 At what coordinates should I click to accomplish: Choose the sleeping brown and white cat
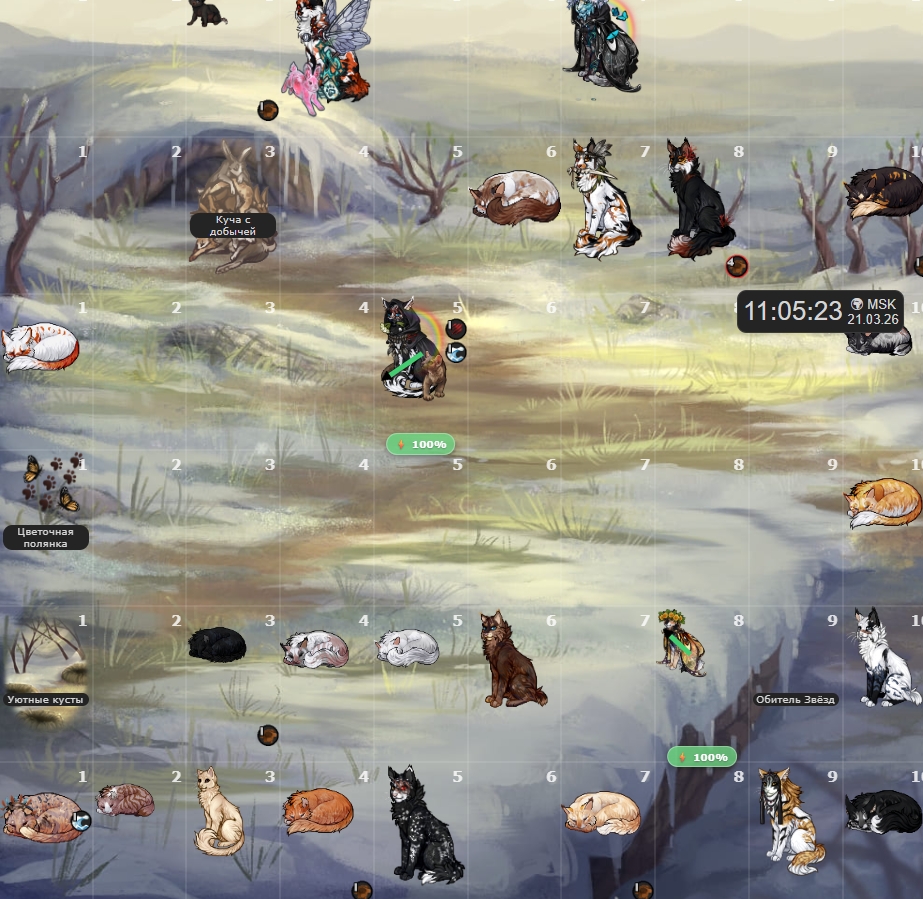pyautogui.click(x=516, y=197)
